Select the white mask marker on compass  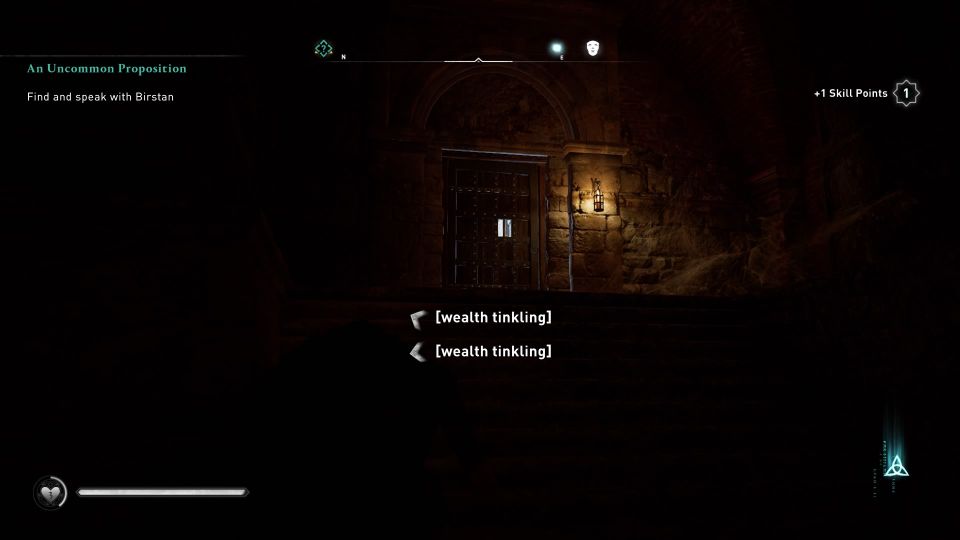(x=593, y=48)
